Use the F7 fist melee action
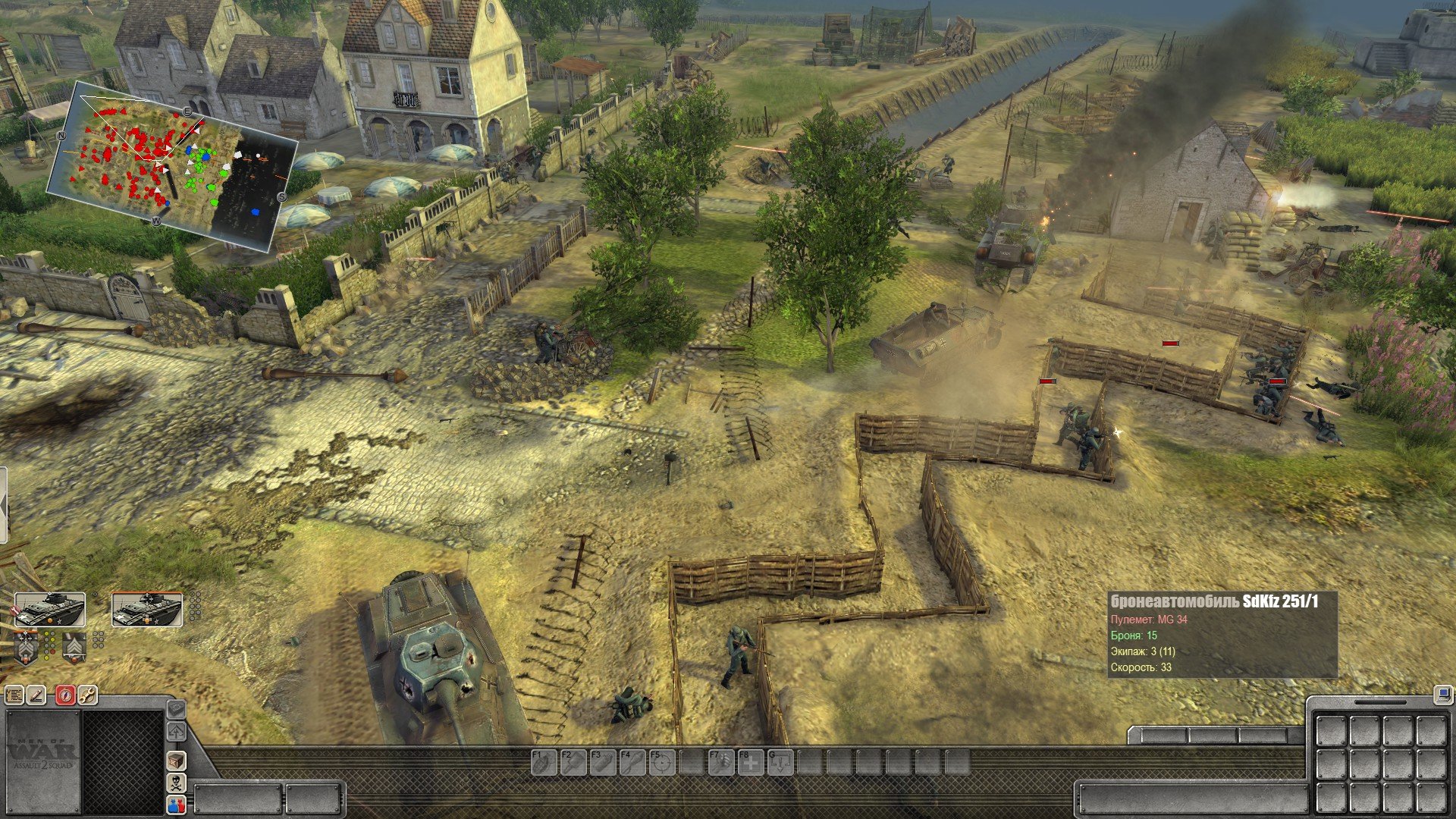 pyautogui.click(x=720, y=762)
